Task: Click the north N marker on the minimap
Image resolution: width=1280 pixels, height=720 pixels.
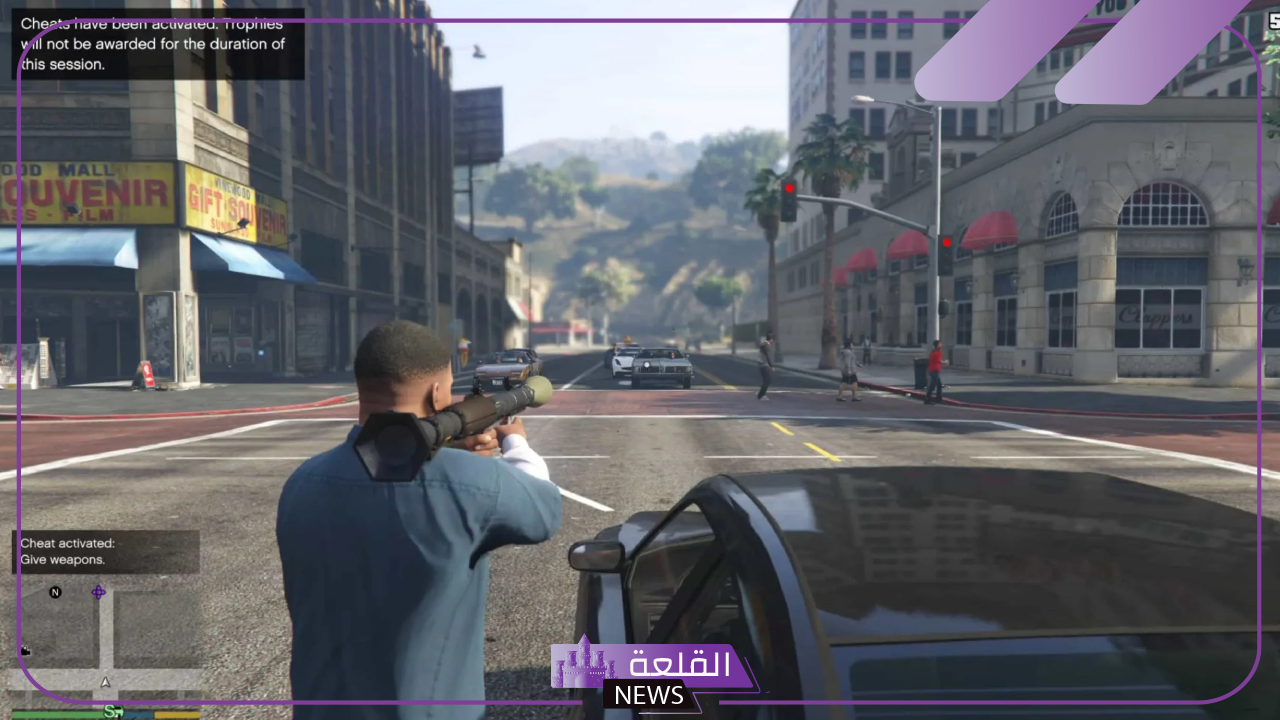Action: click(55, 592)
